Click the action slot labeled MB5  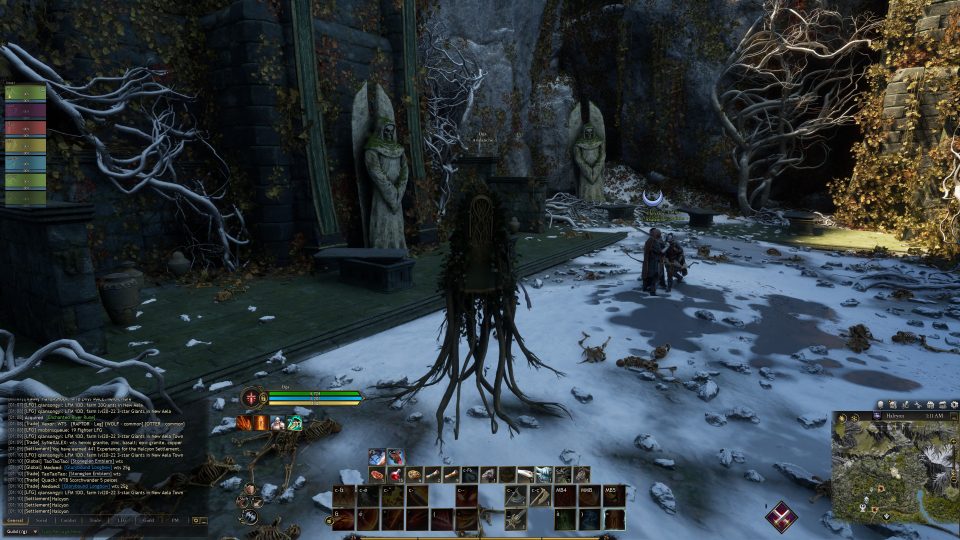(614, 495)
